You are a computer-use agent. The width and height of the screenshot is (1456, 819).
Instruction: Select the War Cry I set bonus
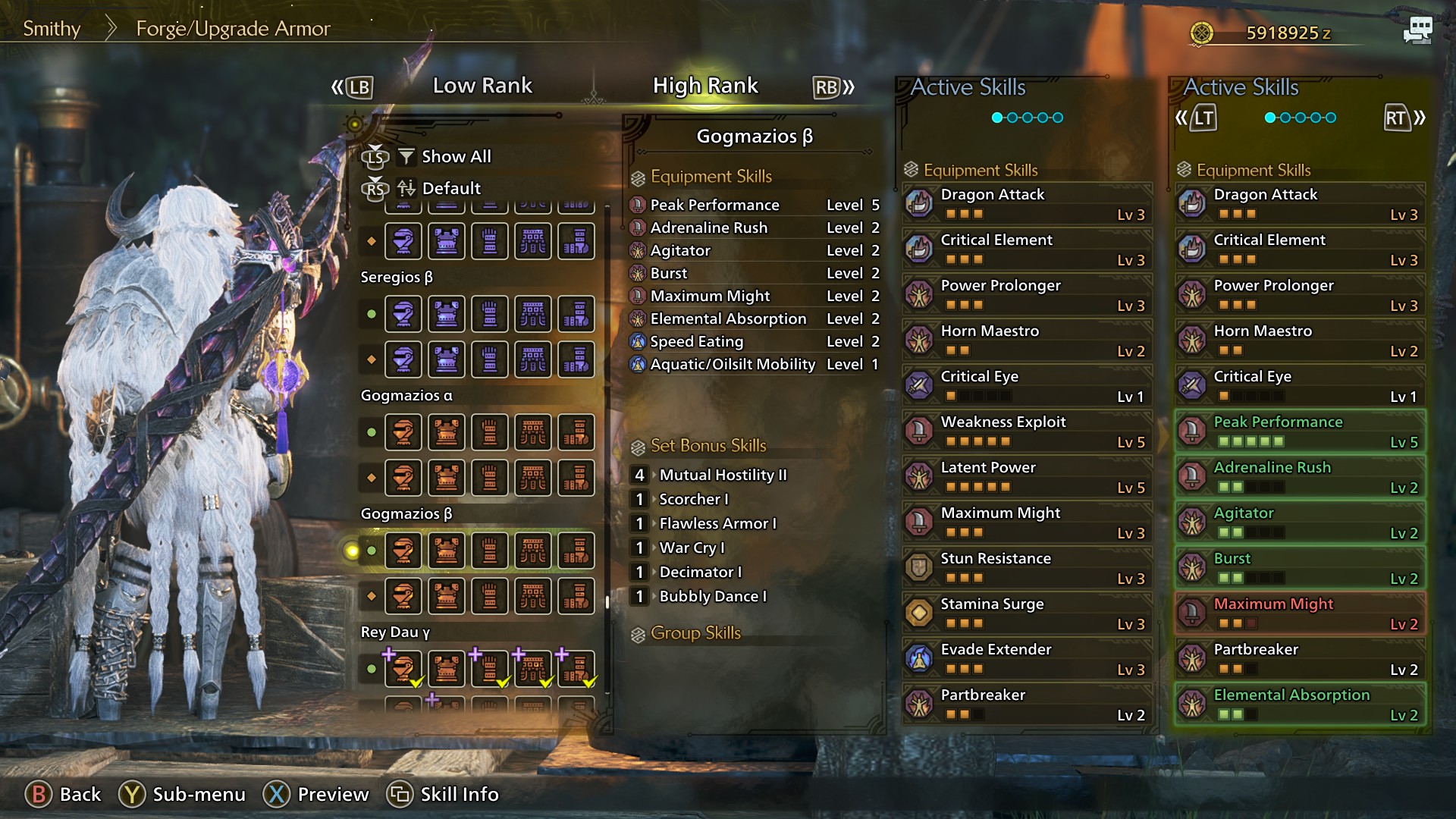coord(692,548)
